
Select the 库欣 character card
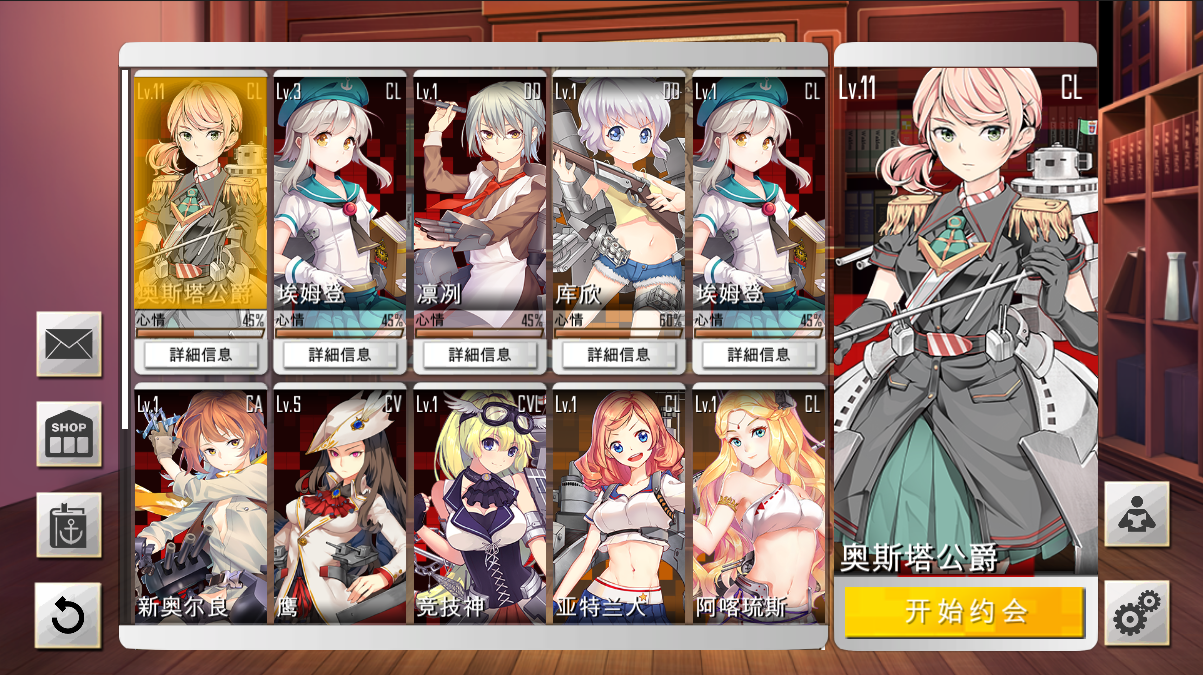[x=619, y=190]
